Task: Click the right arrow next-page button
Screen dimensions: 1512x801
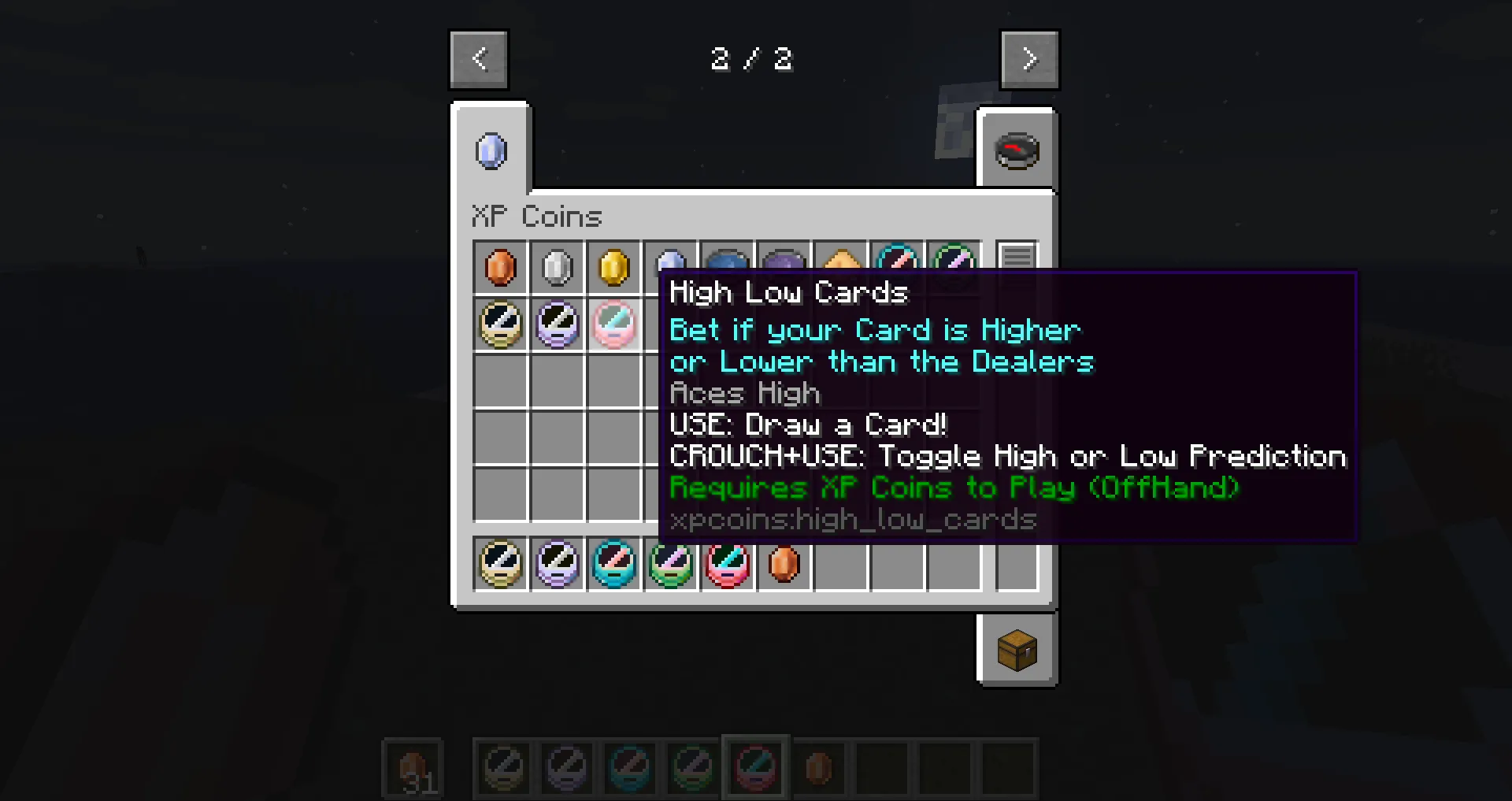Action: [1029, 58]
